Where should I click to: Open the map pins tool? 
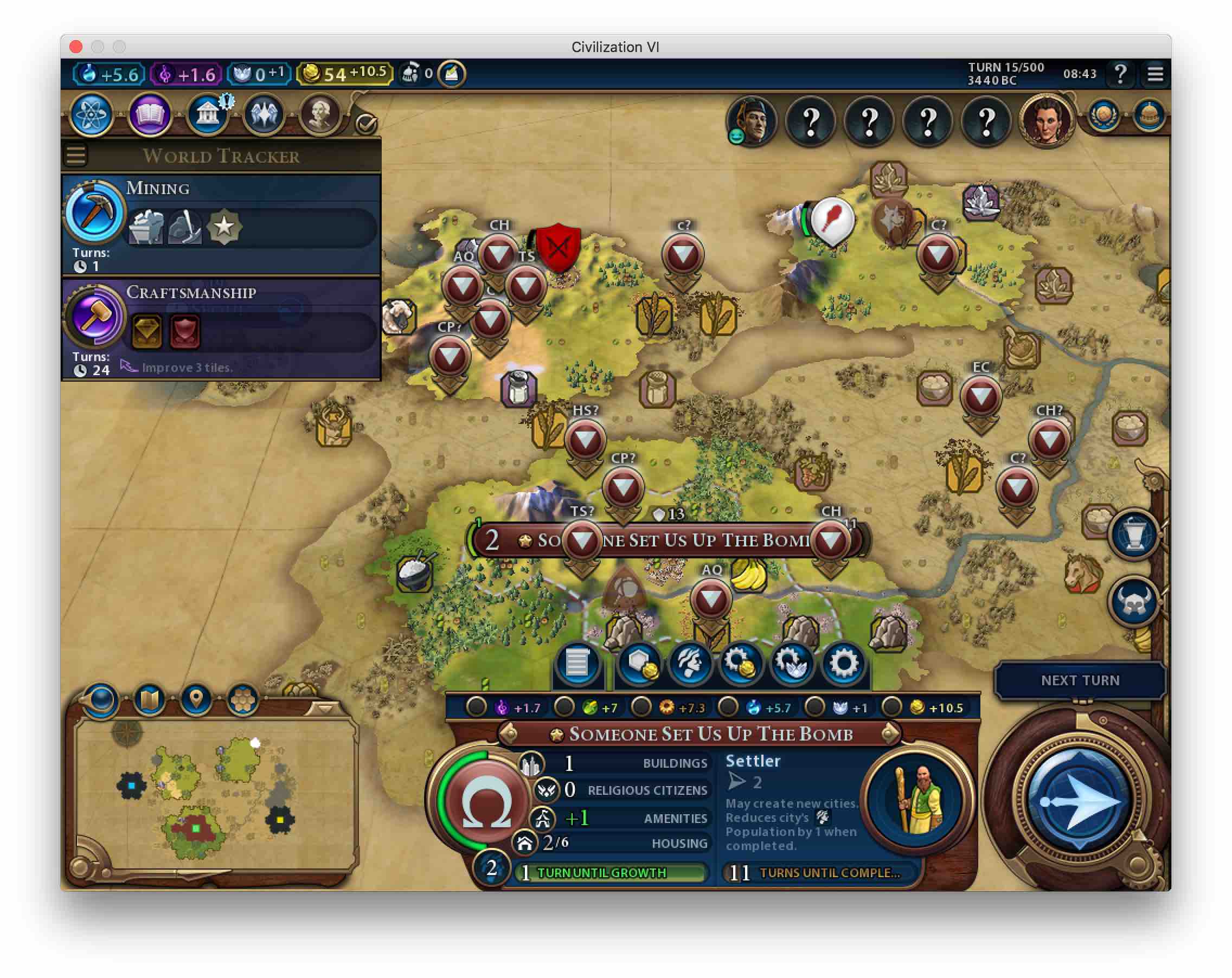point(195,699)
